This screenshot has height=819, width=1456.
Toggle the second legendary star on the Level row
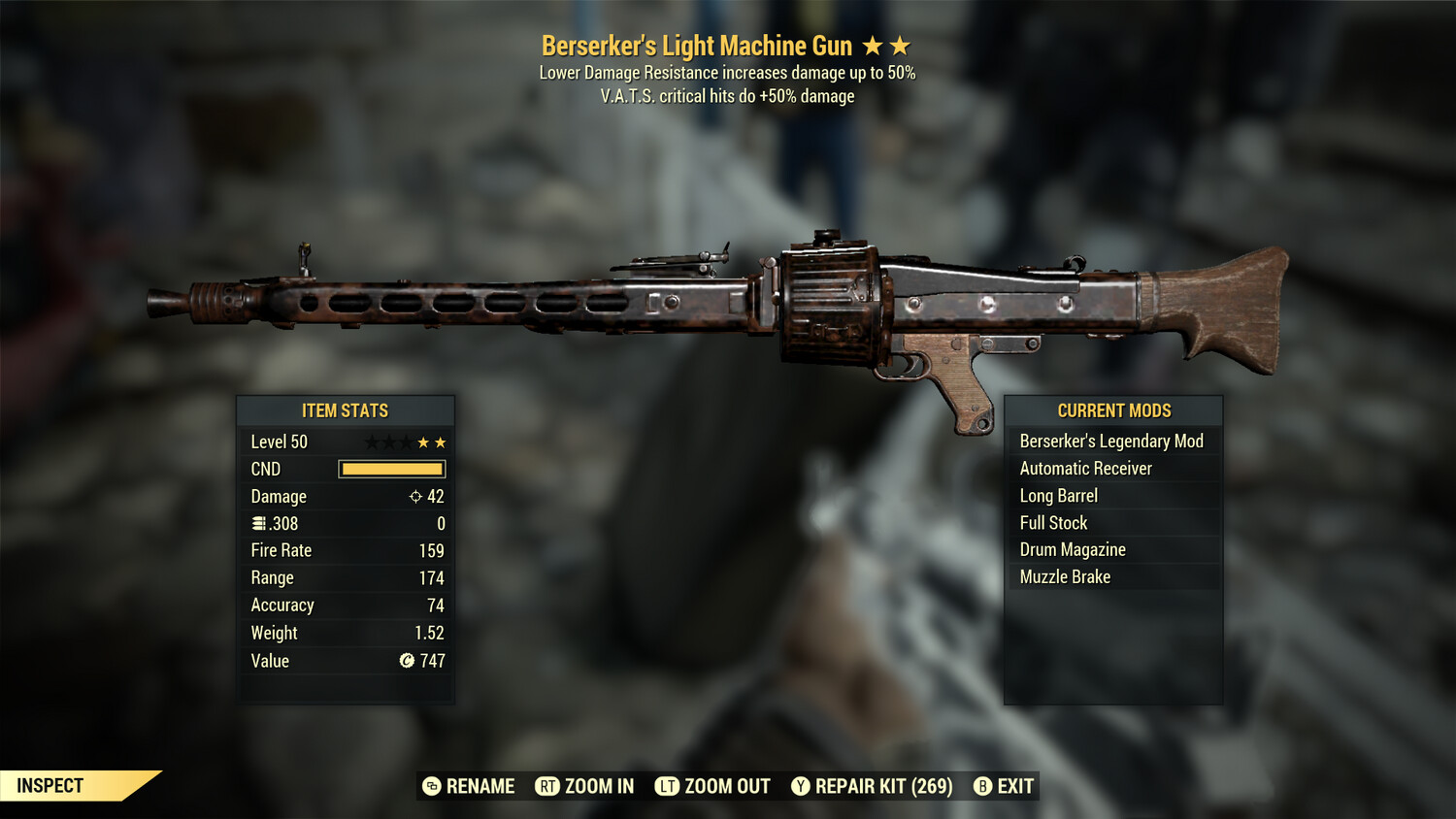pos(443,442)
